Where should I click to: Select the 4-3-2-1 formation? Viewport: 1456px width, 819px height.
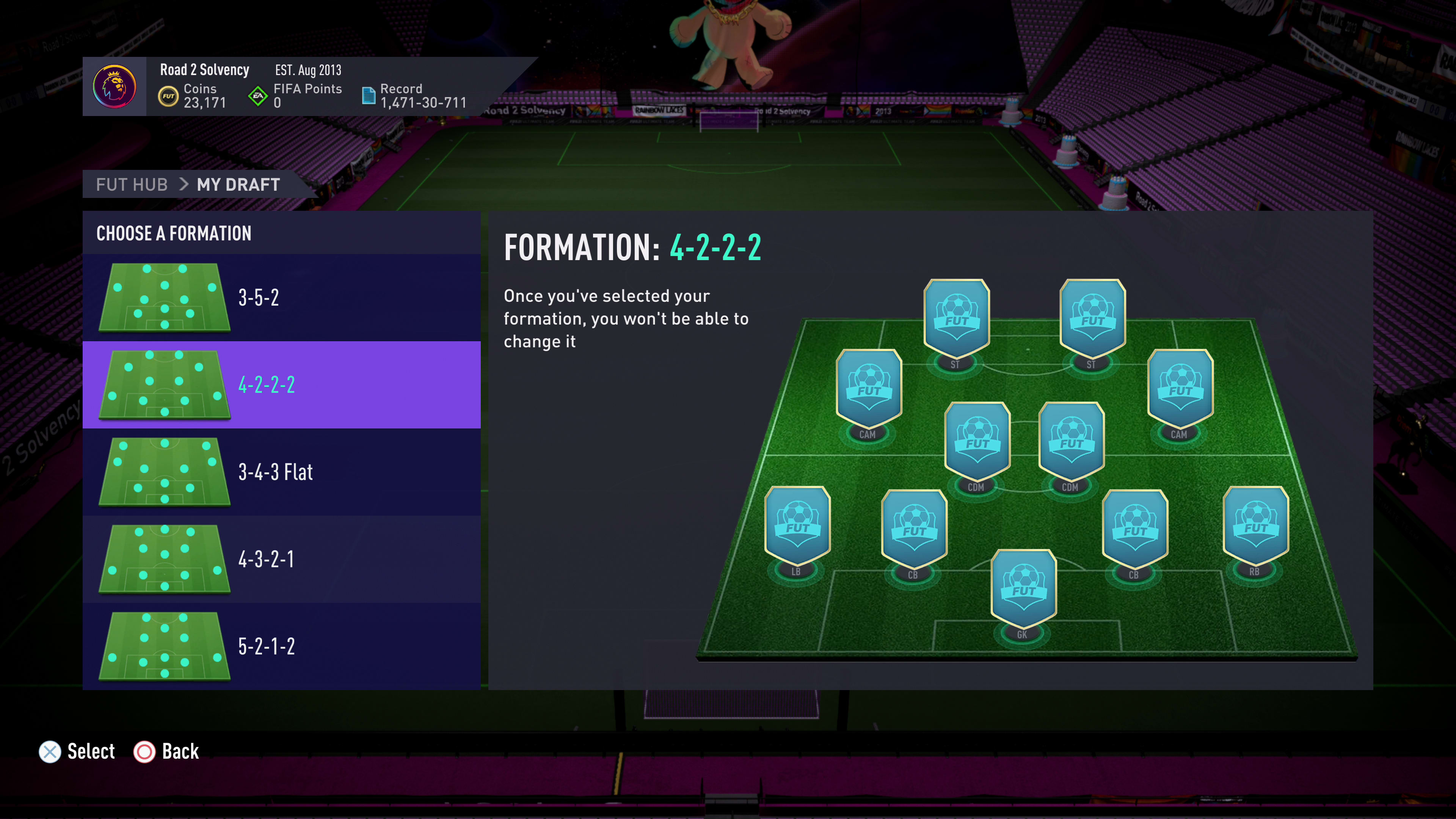281,559
